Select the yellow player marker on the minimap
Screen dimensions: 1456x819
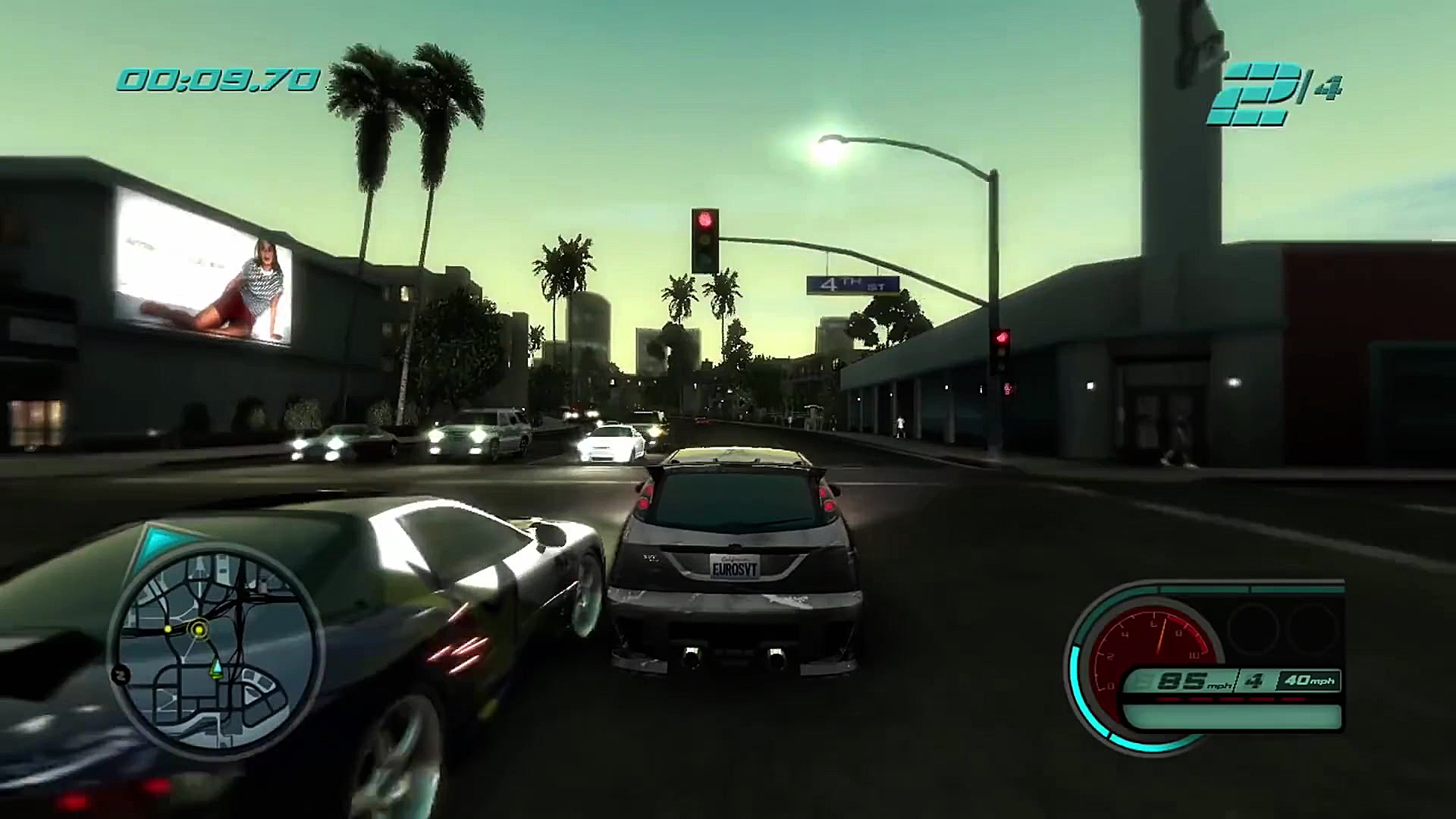(x=199, y=630)
